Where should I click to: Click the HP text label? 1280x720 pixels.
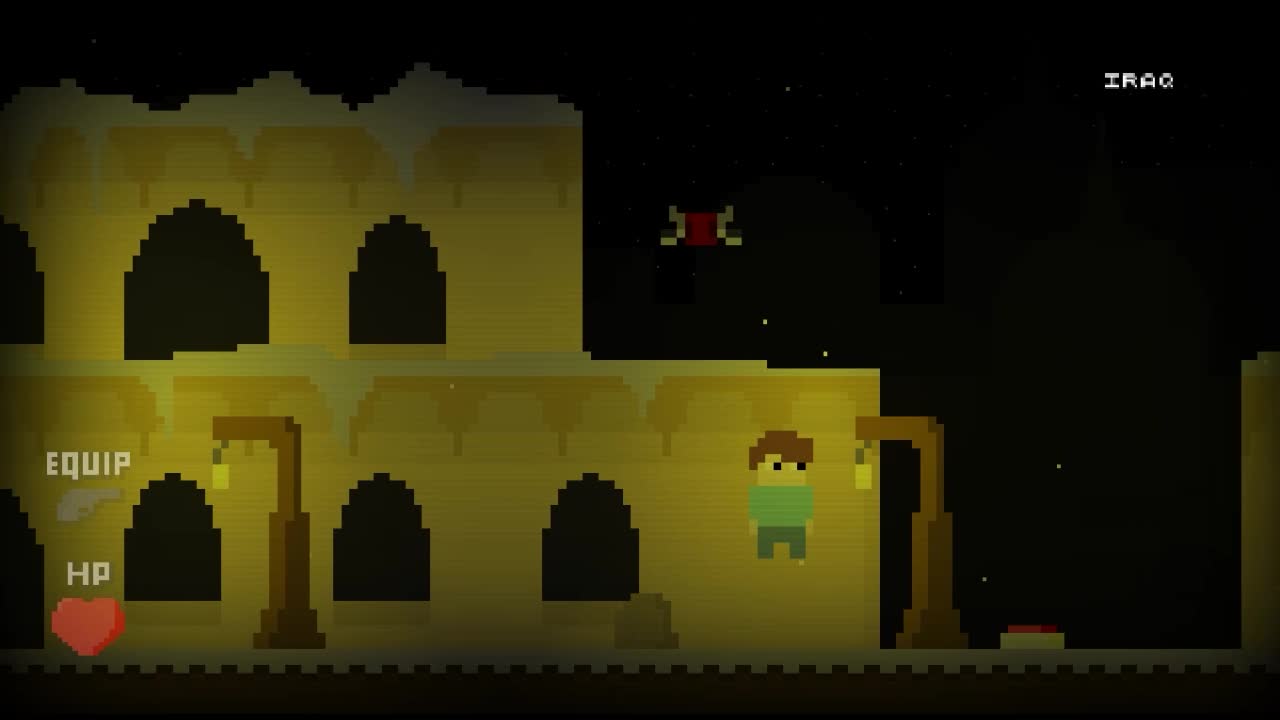pos(88,575)
